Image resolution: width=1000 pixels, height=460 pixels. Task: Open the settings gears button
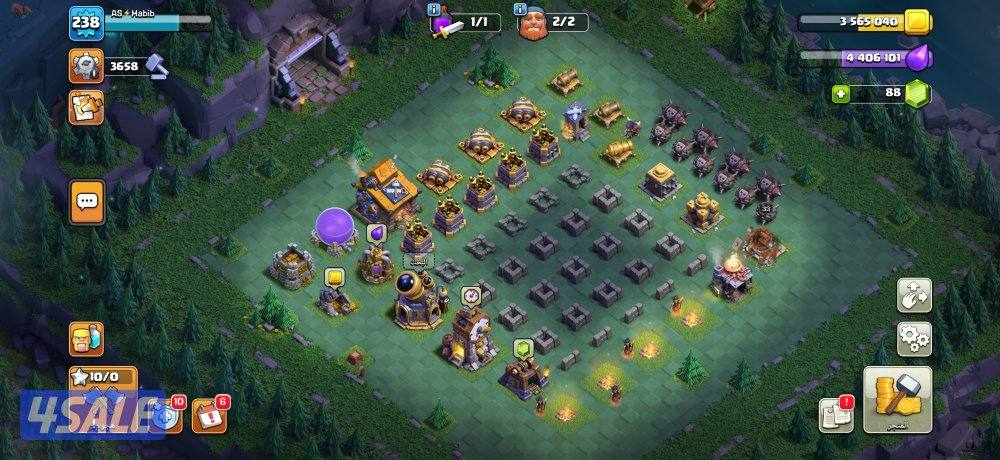[913, 339]
